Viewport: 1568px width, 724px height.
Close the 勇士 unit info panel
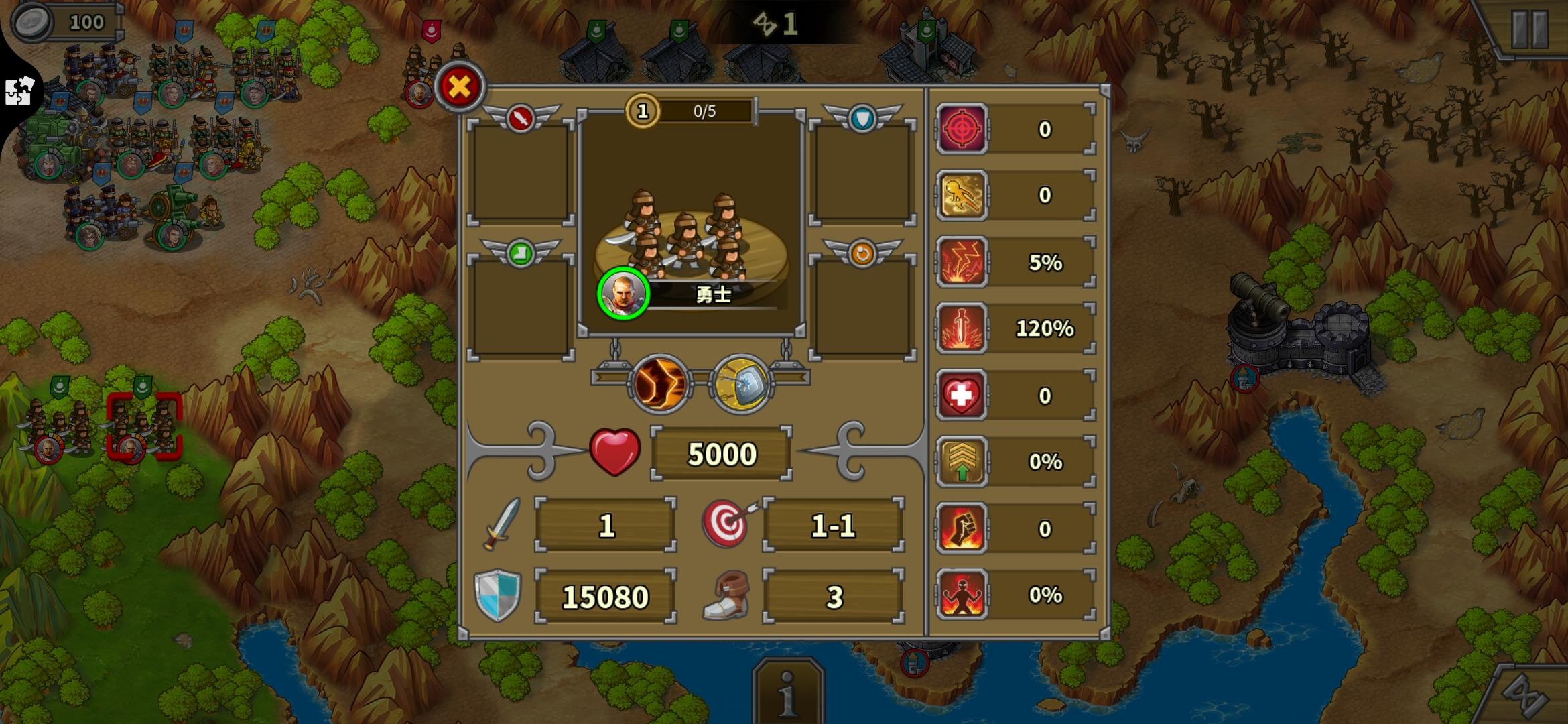click(458, 88)
